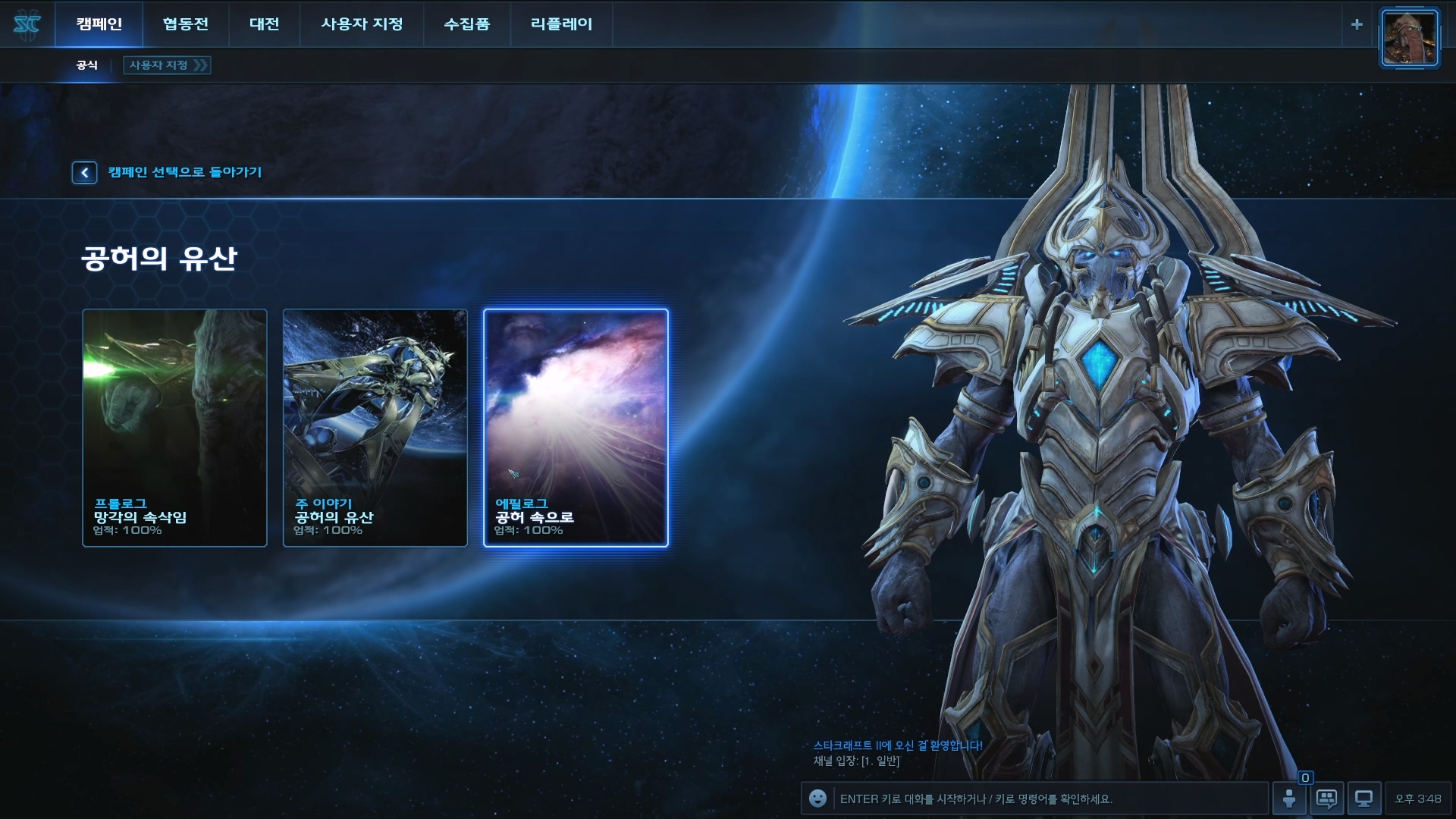Viewport: 1456px width, 819px height.
Task: Open the emoticon smiley picker
Action: [x=817, y=799]
